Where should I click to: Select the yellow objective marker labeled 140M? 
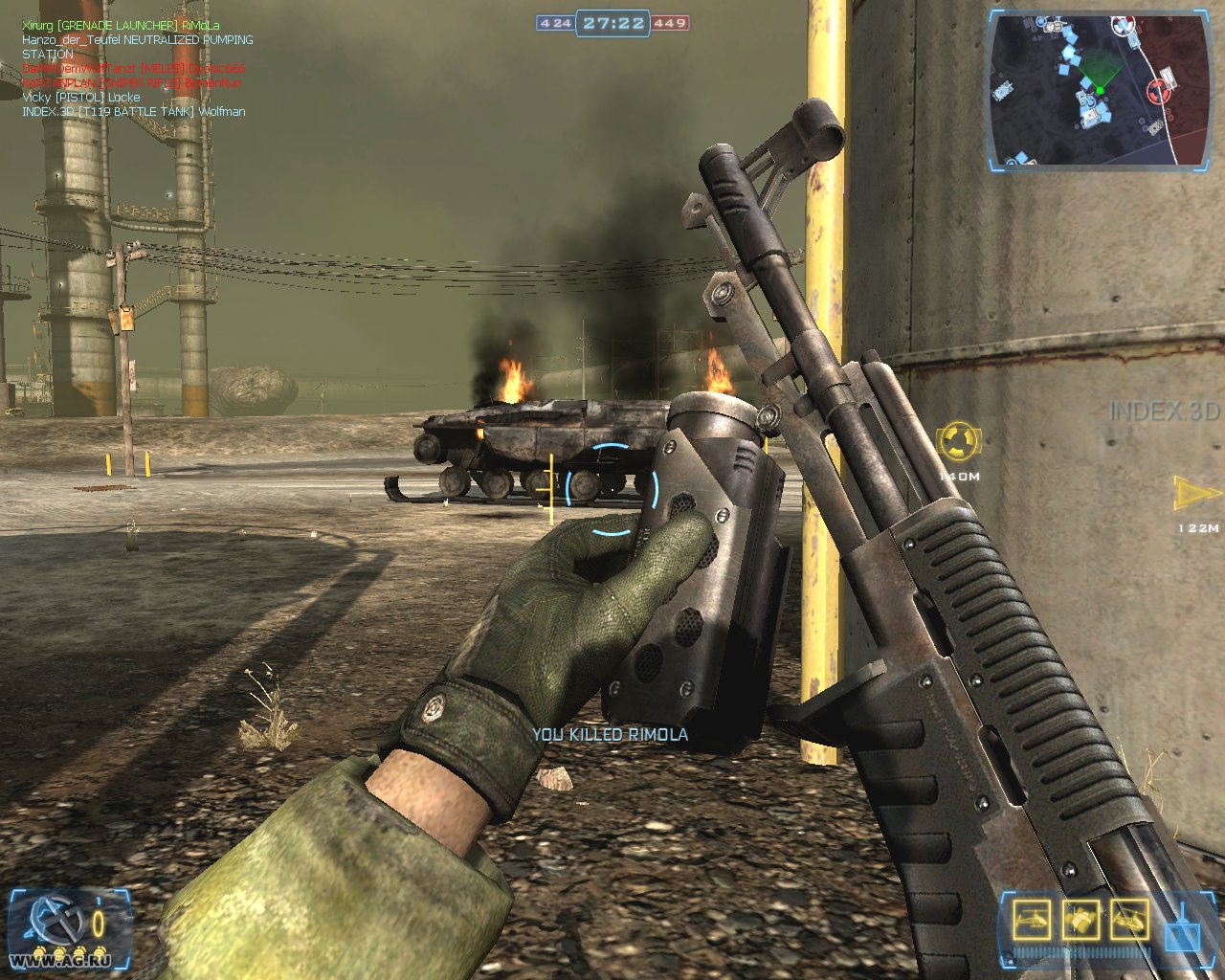point(958,441)
